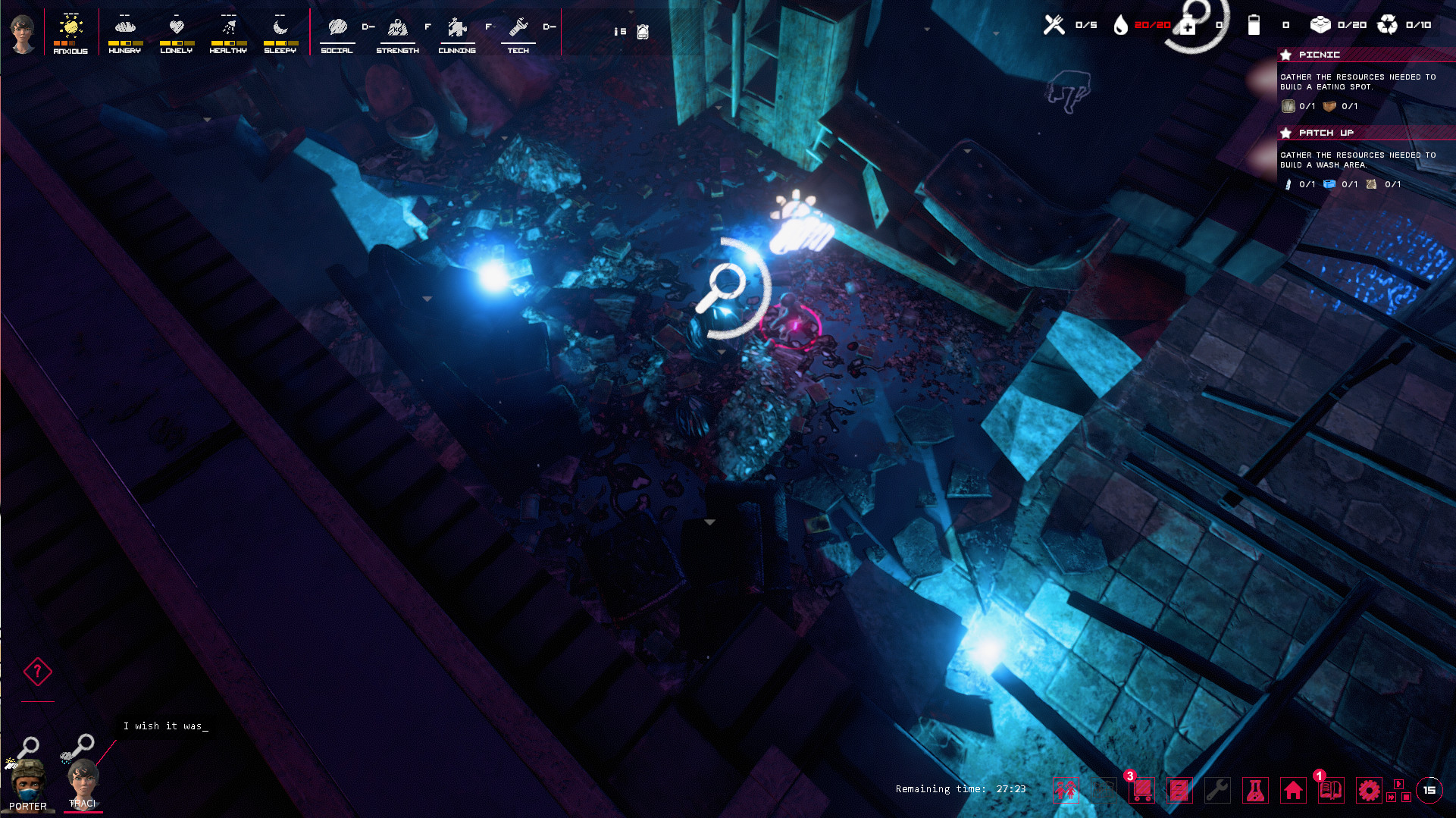Open the crafting workbench wrench icon
The width and height of the screenshot is (1456, 818).
tap(1216, 790)
